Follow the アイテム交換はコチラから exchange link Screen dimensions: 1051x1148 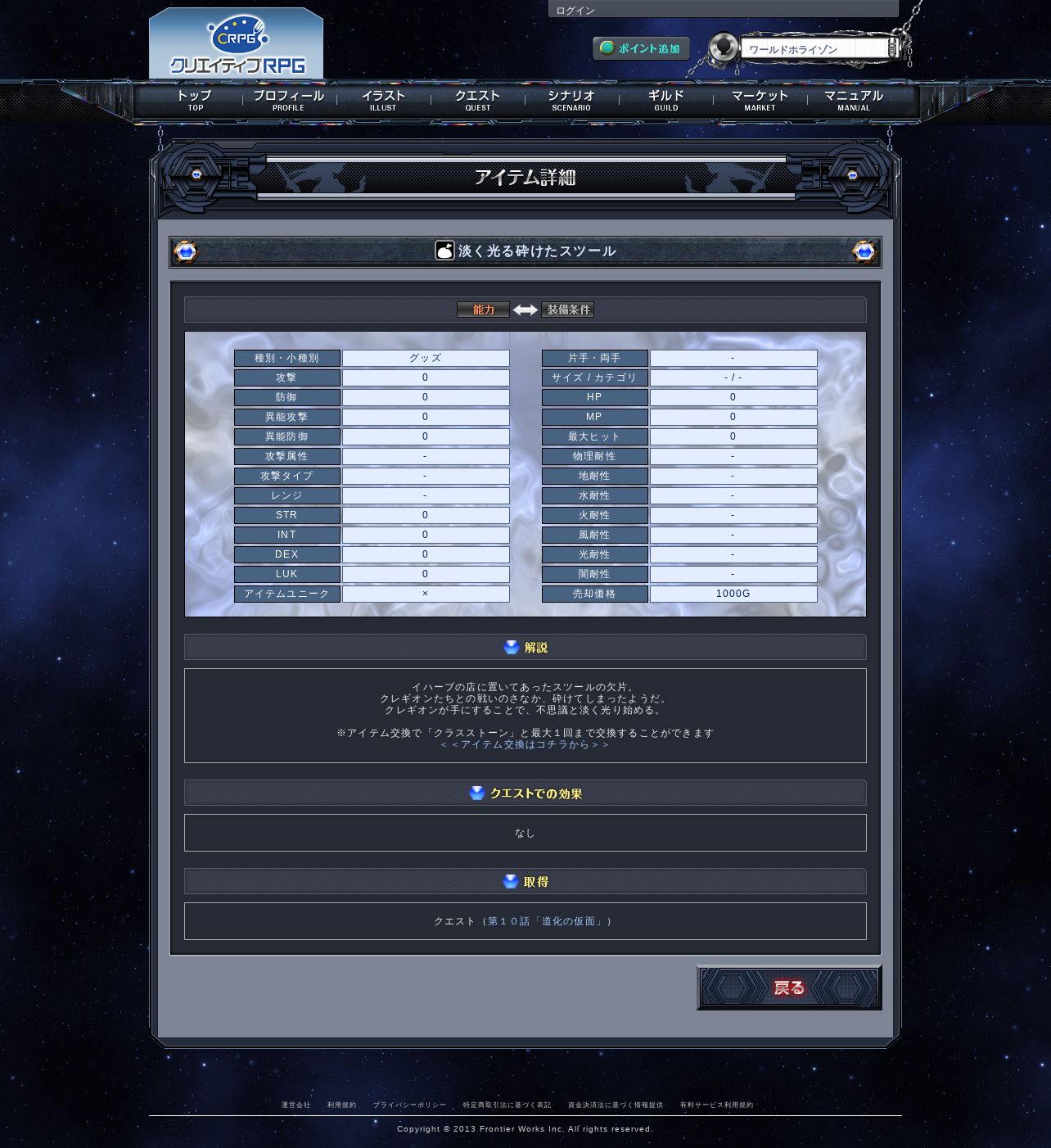tap(525, 744)
